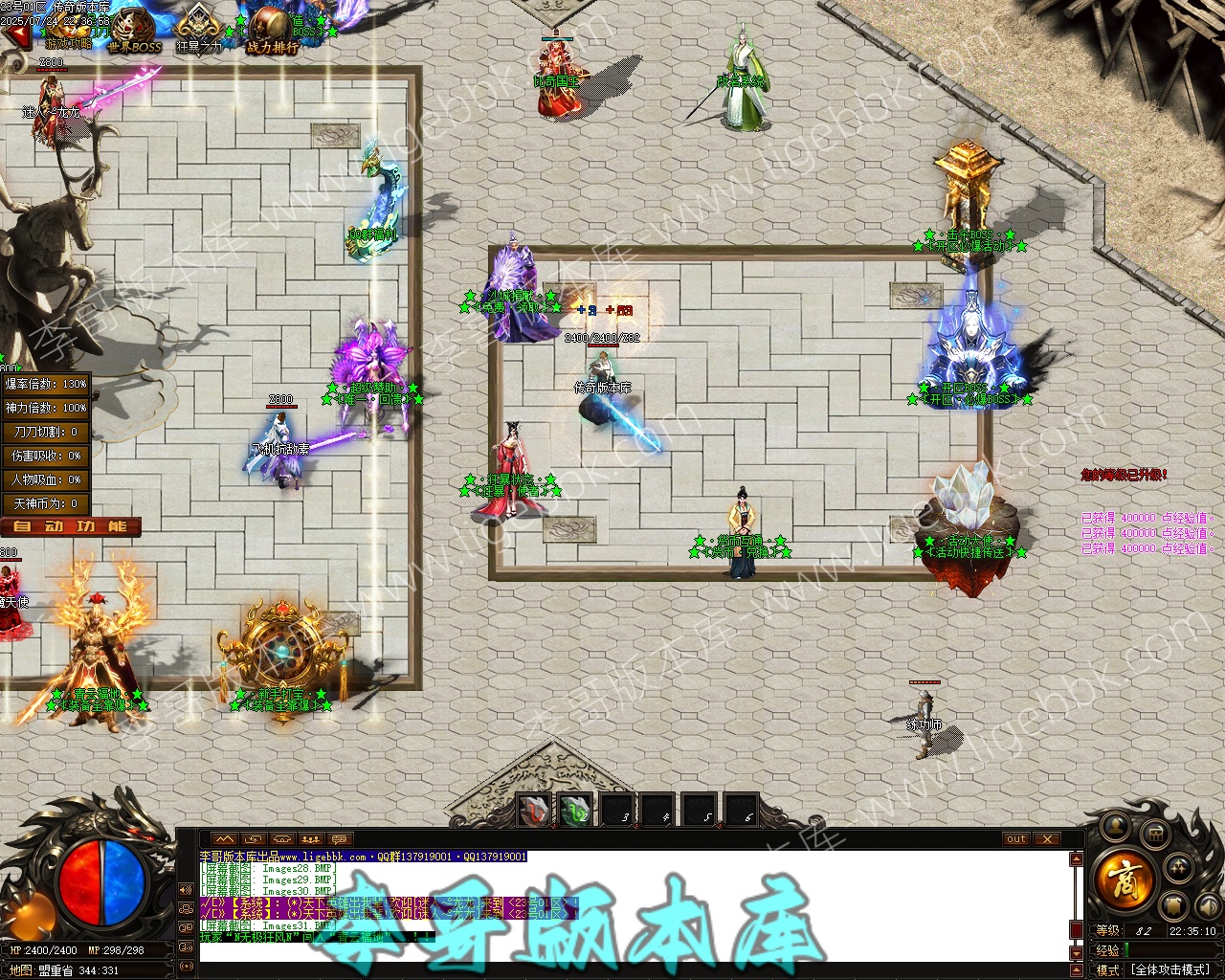Close the chat panel with the X button
1225x980 pixels.
[x=1048, y=839]
